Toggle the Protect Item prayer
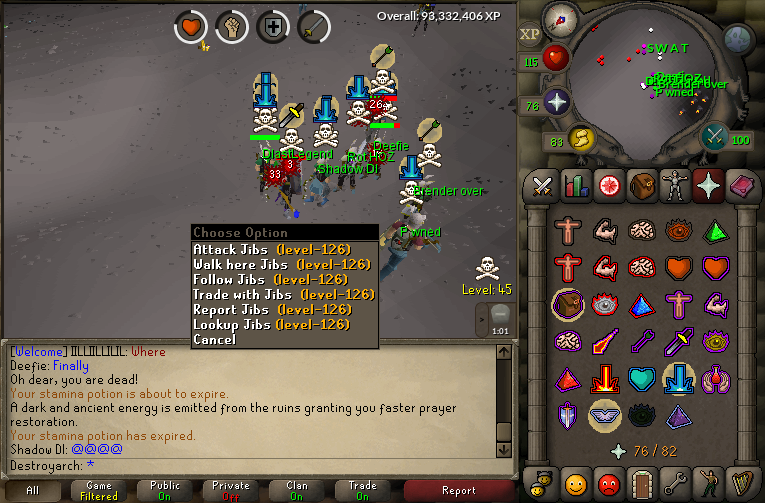765x503 pixels. 567,305
